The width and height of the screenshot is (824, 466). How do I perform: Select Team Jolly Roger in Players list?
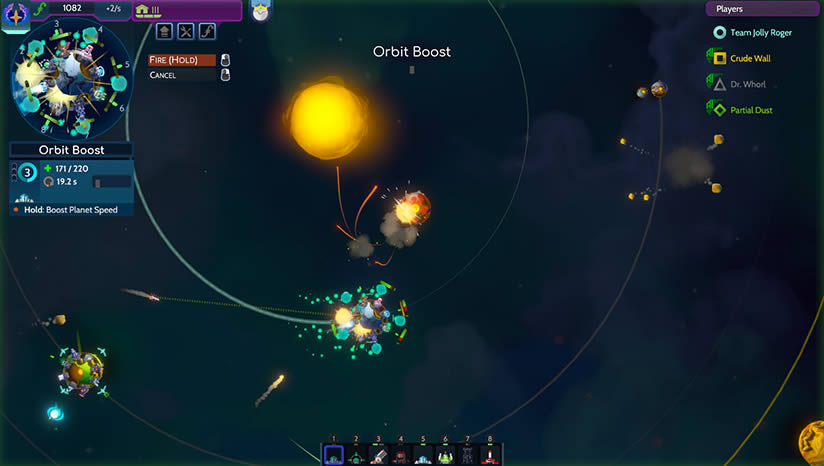click(x=760, y=33)
